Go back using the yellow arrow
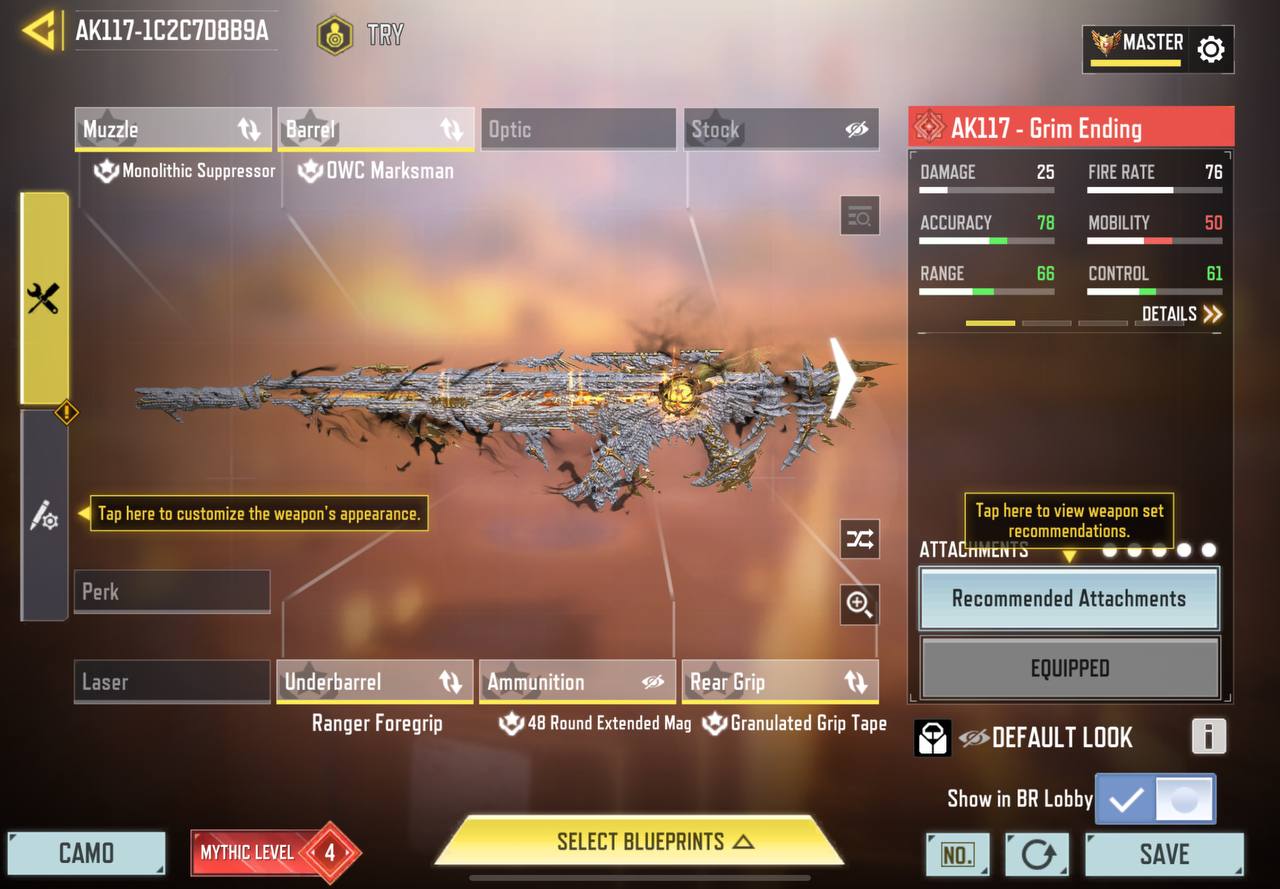1280x889 pixels. tap(39, 31)
